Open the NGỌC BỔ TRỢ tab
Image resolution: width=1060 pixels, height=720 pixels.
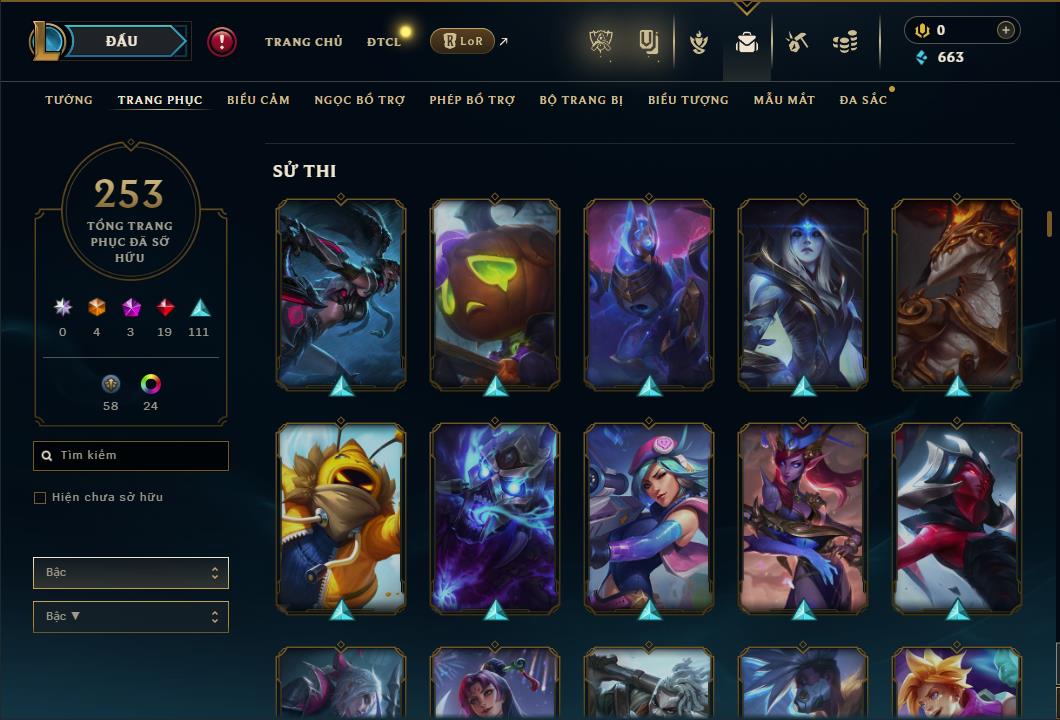tap(359, 100)
